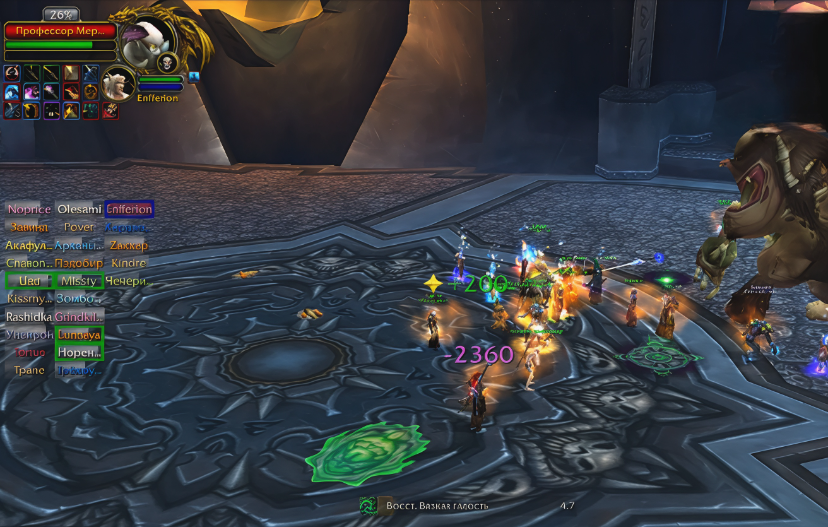Target Завиня in the raid frames
This screenshot has width=828, height=527.
29,227
